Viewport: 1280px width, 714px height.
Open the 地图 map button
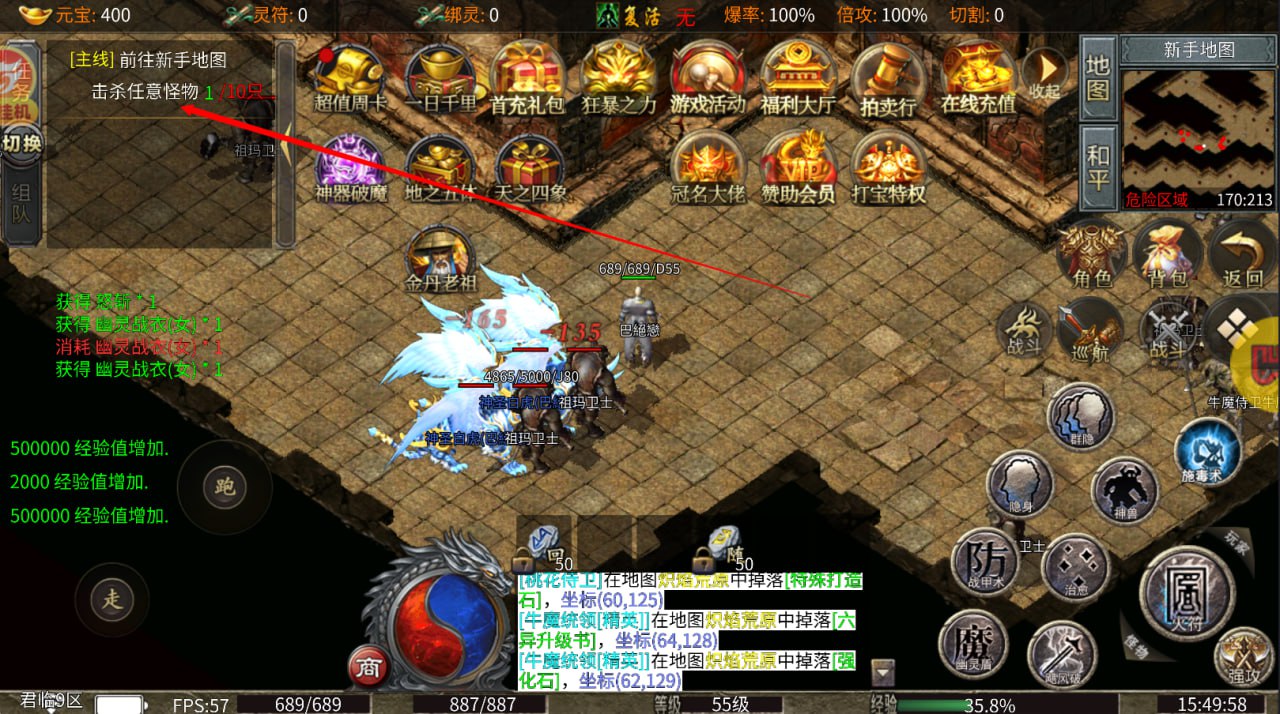coord(1098,77)
